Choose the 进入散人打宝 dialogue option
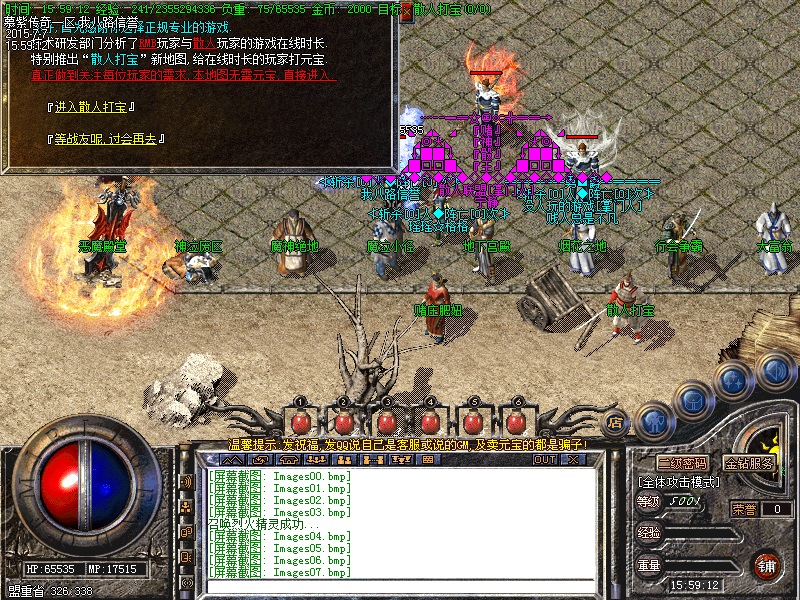The height and width of the screenshot is (600, 800). pyautogui.click(x=93, y=107)
